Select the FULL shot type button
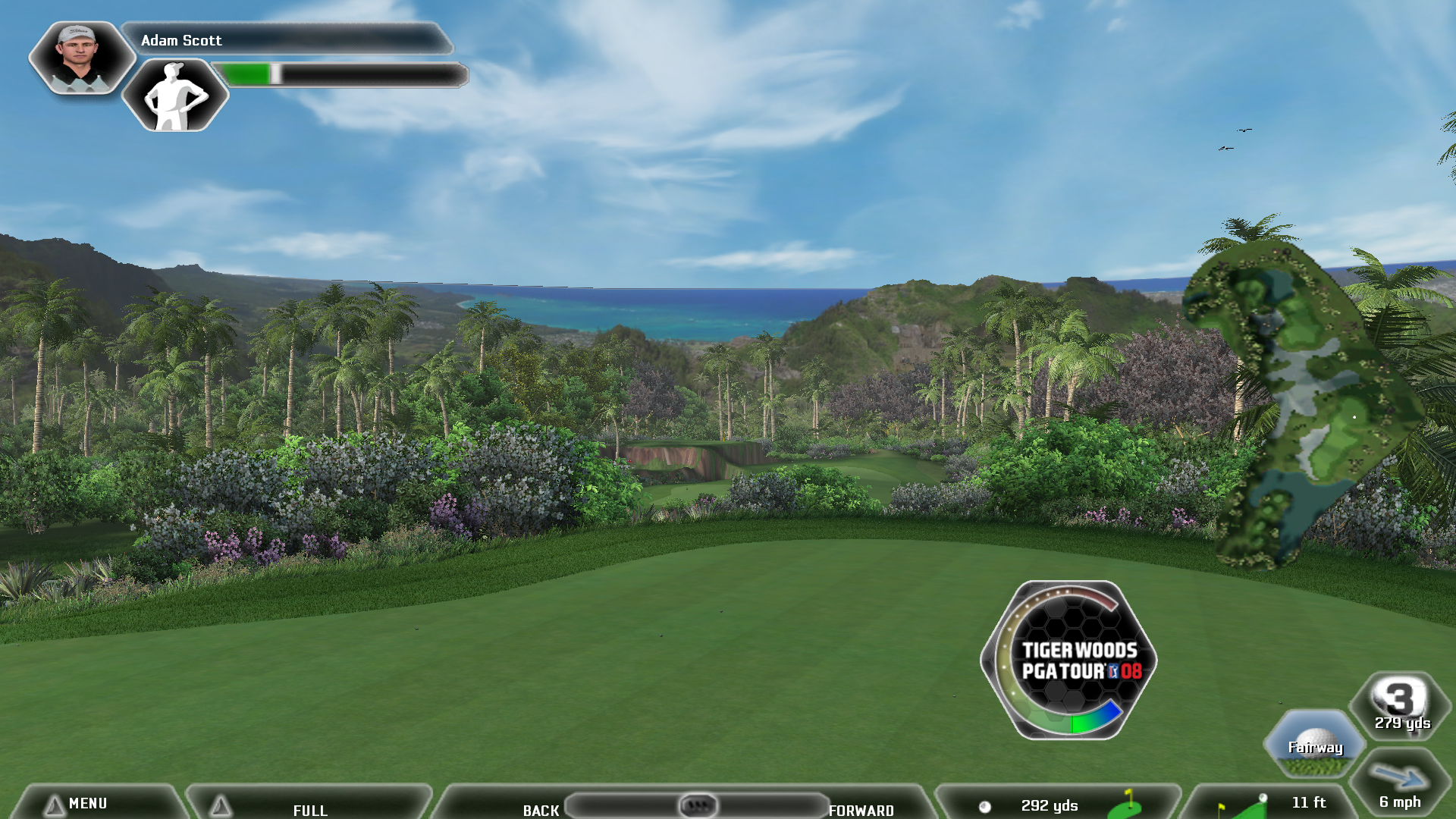This screenshot has height=819, width=1456. click(x=309, y=809)
